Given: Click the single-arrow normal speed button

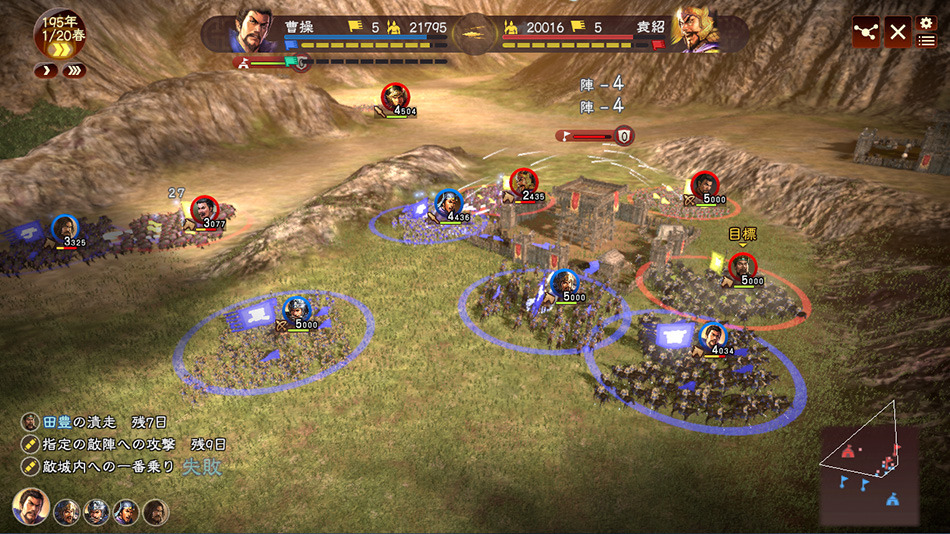Looking at the screenshot, I should (44, 71).
